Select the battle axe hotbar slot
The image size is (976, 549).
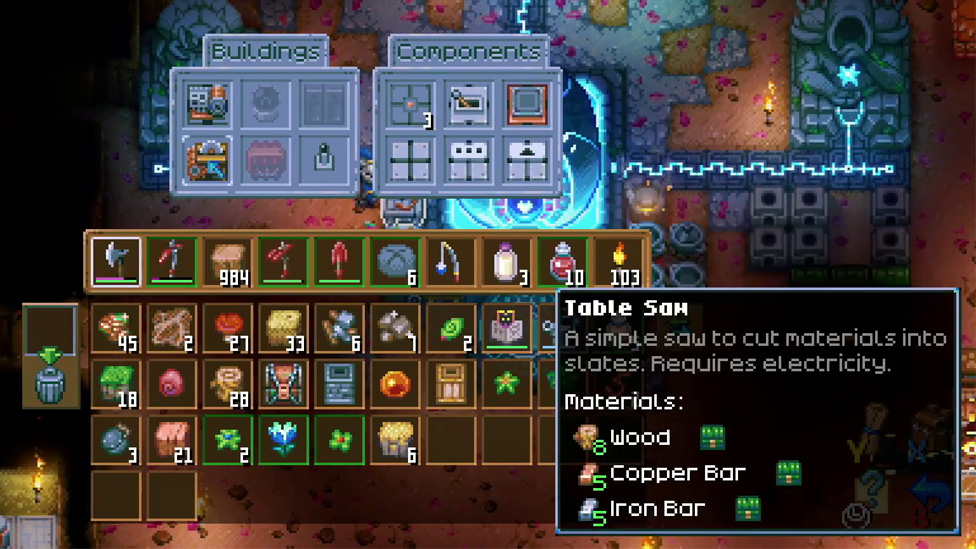[x=116, y=262]
